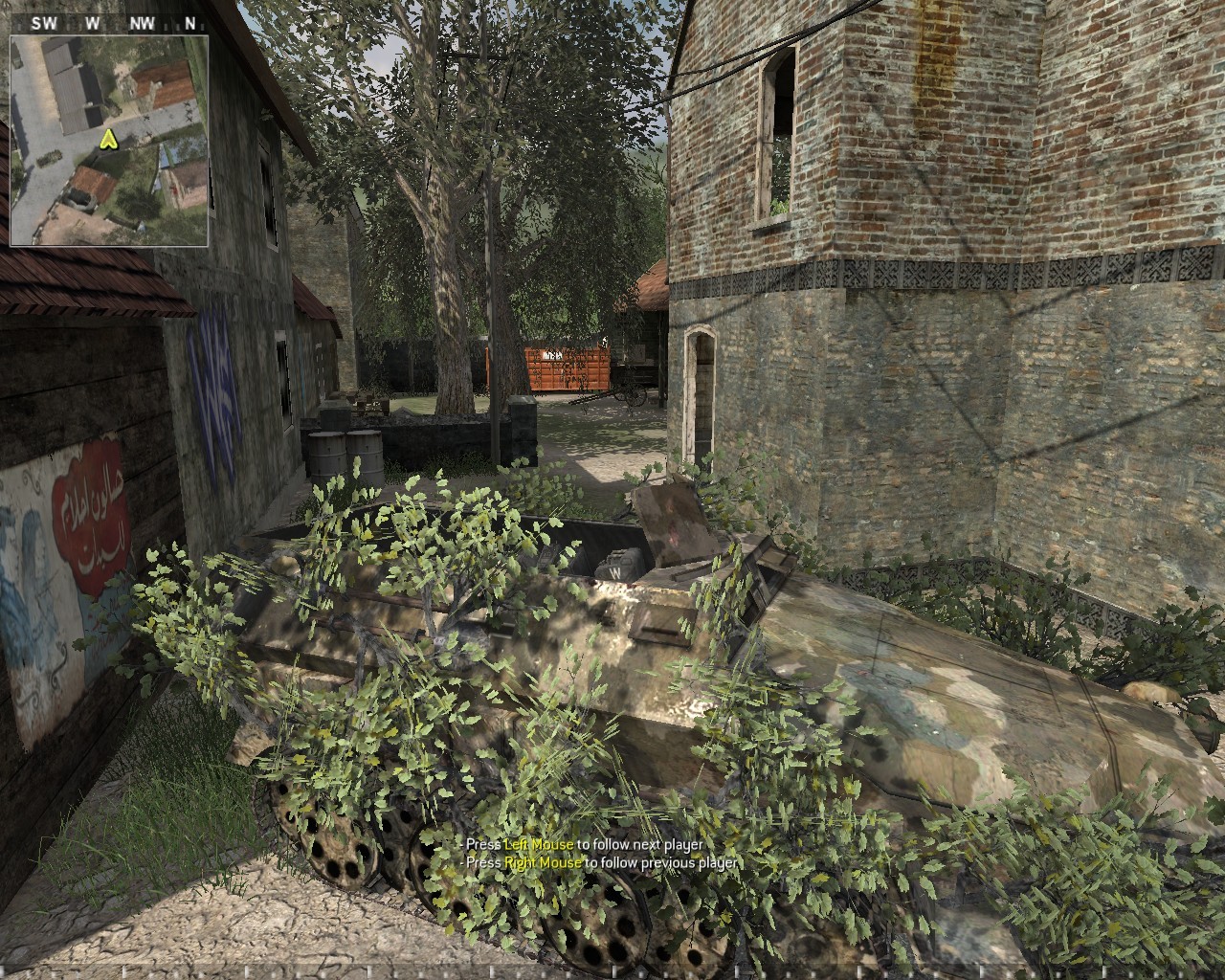Click the highlighted Left Mouse hint text

pyautogui.click(x=538, y=846)
